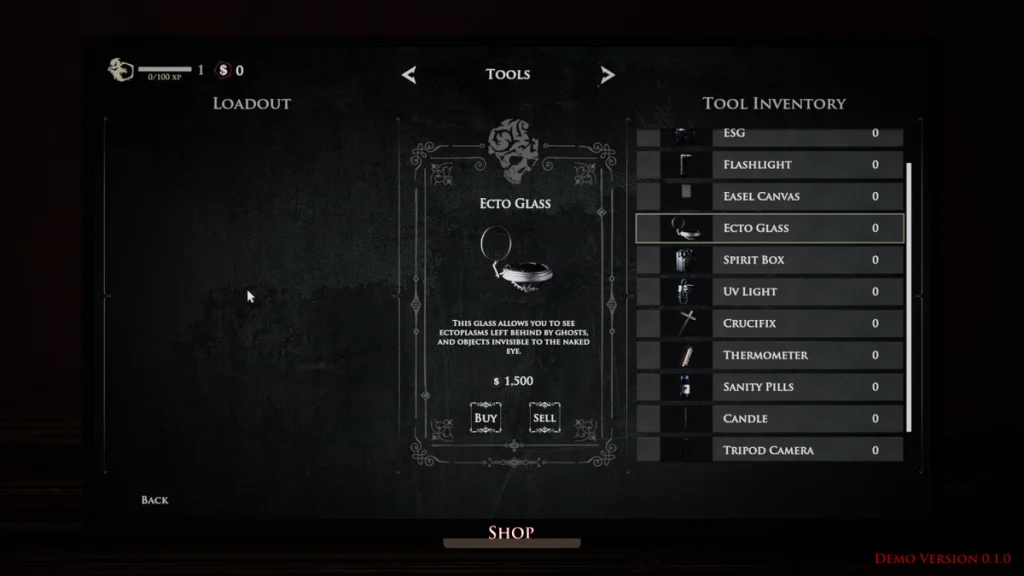Select the Candle tool row
Viewport: 1024px width, 576px height.
pyautogui.click(x=770, y=419)
